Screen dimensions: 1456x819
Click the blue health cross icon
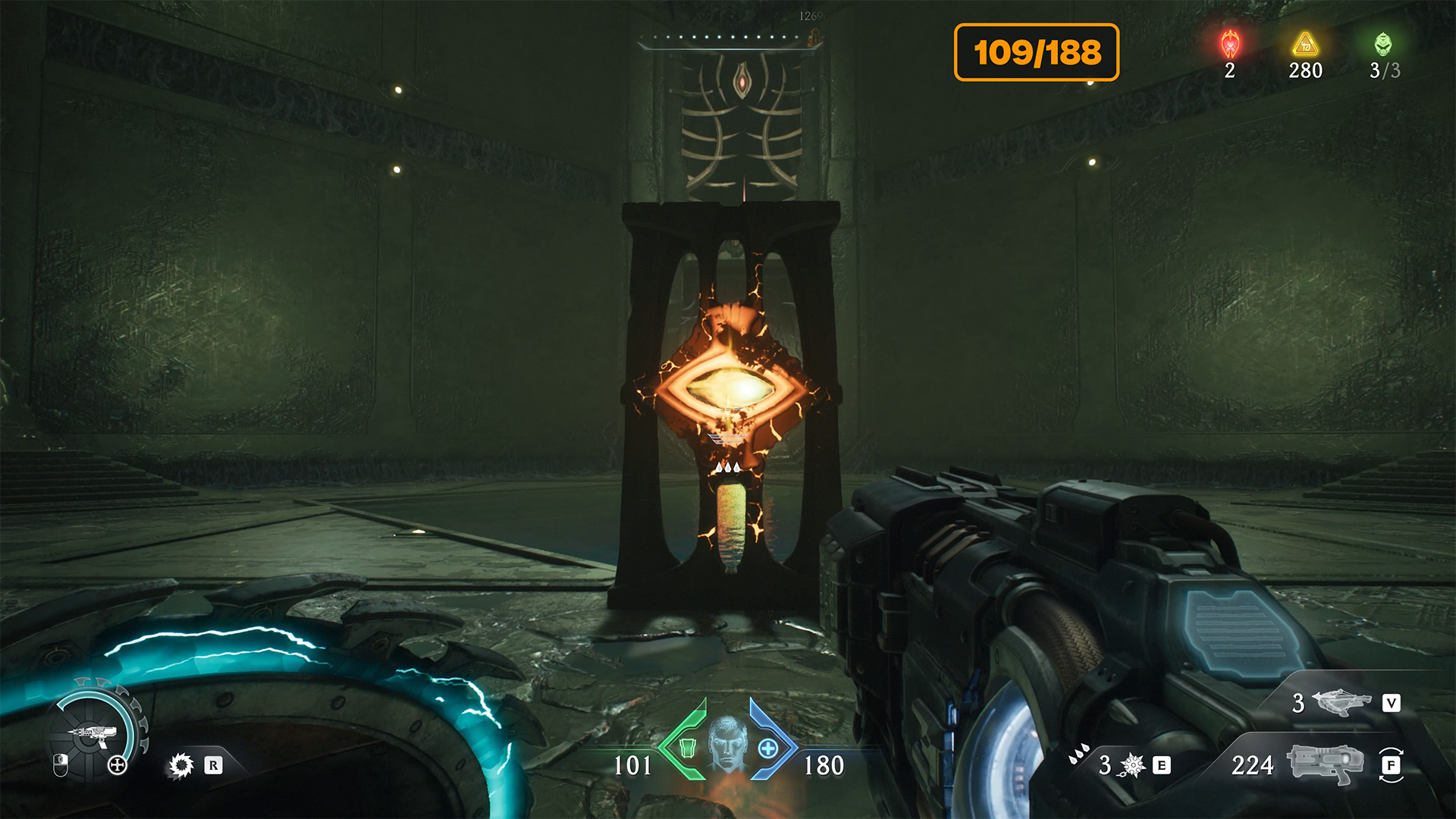(768, 748)
